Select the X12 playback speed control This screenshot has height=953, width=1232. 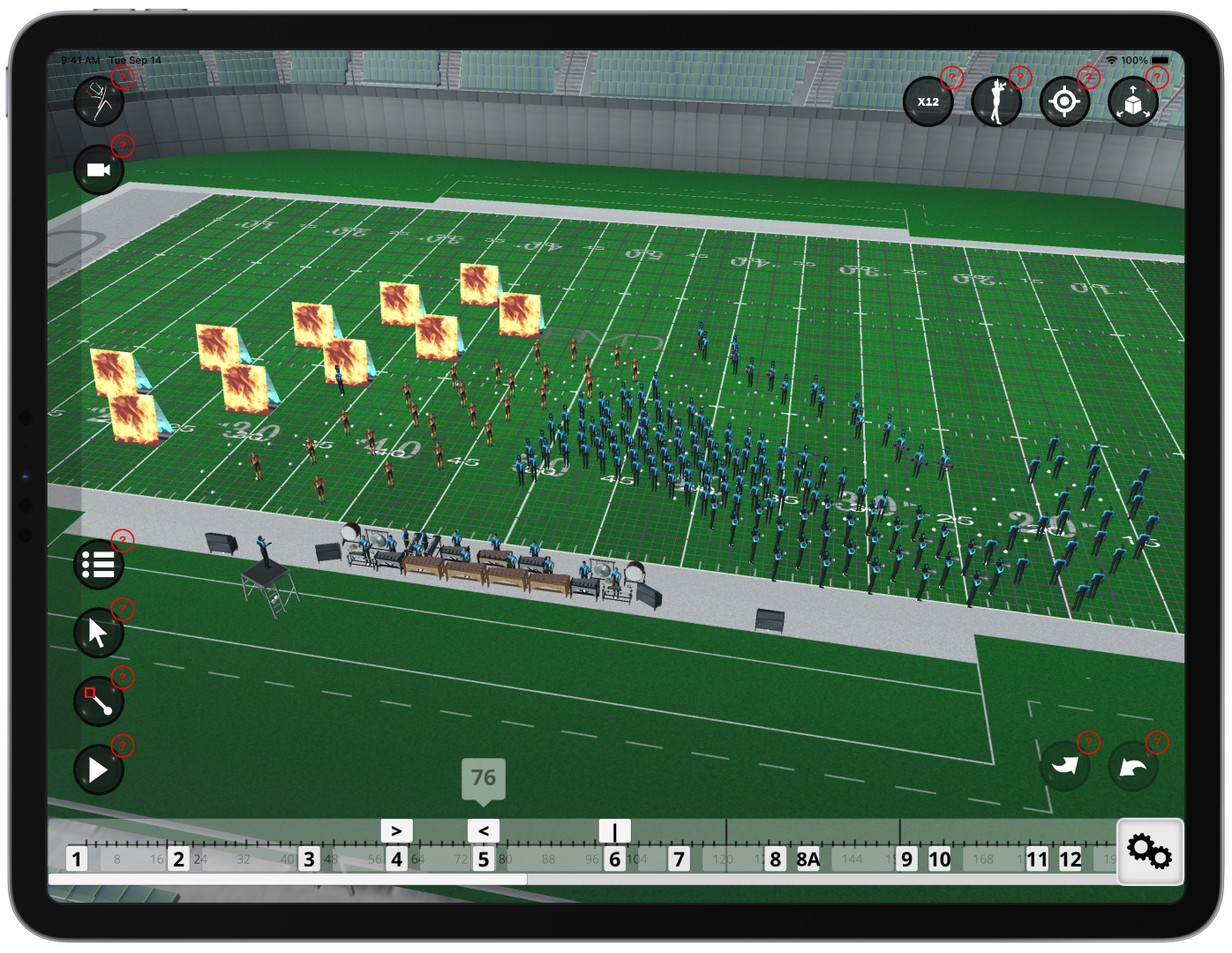(929, 101)
